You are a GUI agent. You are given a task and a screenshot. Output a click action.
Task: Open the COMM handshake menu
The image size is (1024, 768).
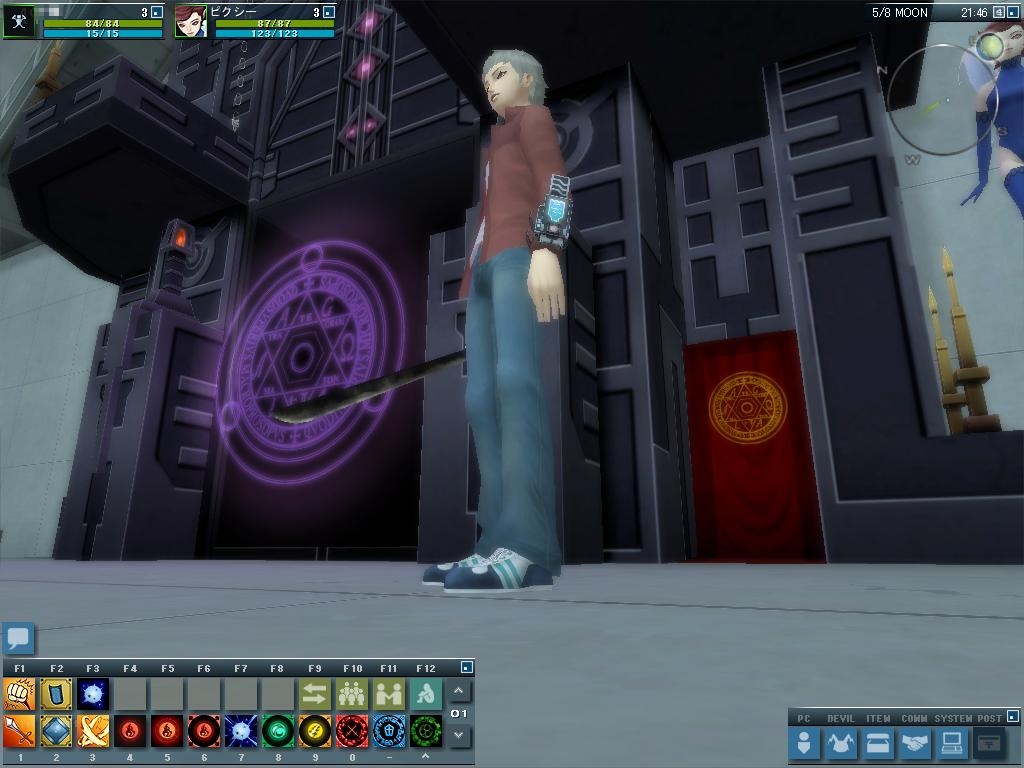[x=914, y=743]
